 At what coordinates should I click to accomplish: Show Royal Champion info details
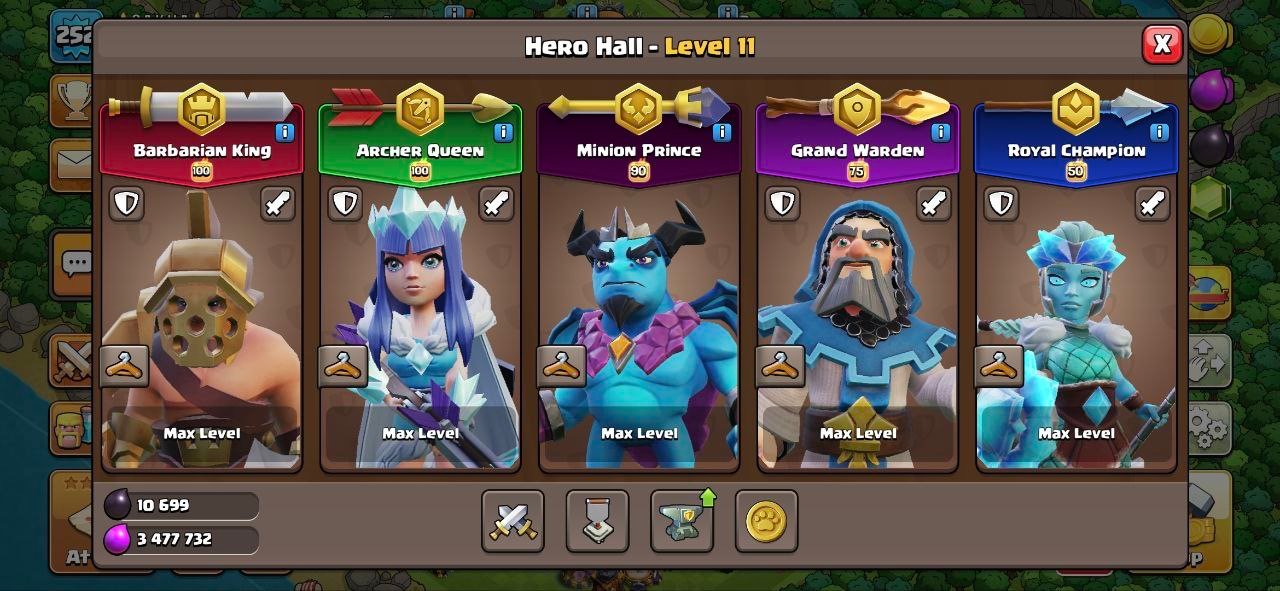pos(1159,132)
